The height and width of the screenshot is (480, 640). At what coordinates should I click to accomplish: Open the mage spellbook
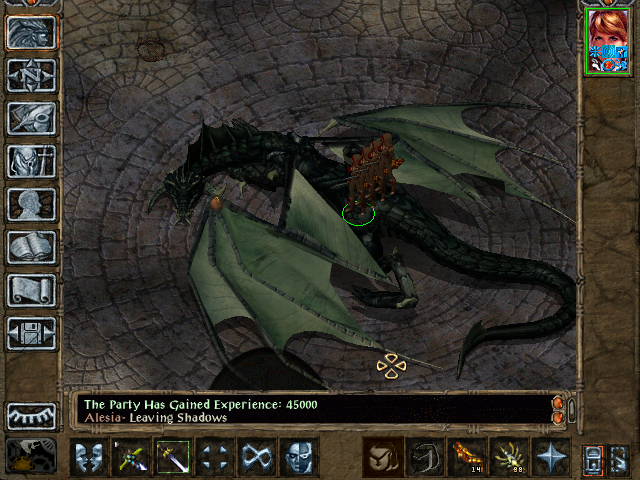tap(31, 247)
